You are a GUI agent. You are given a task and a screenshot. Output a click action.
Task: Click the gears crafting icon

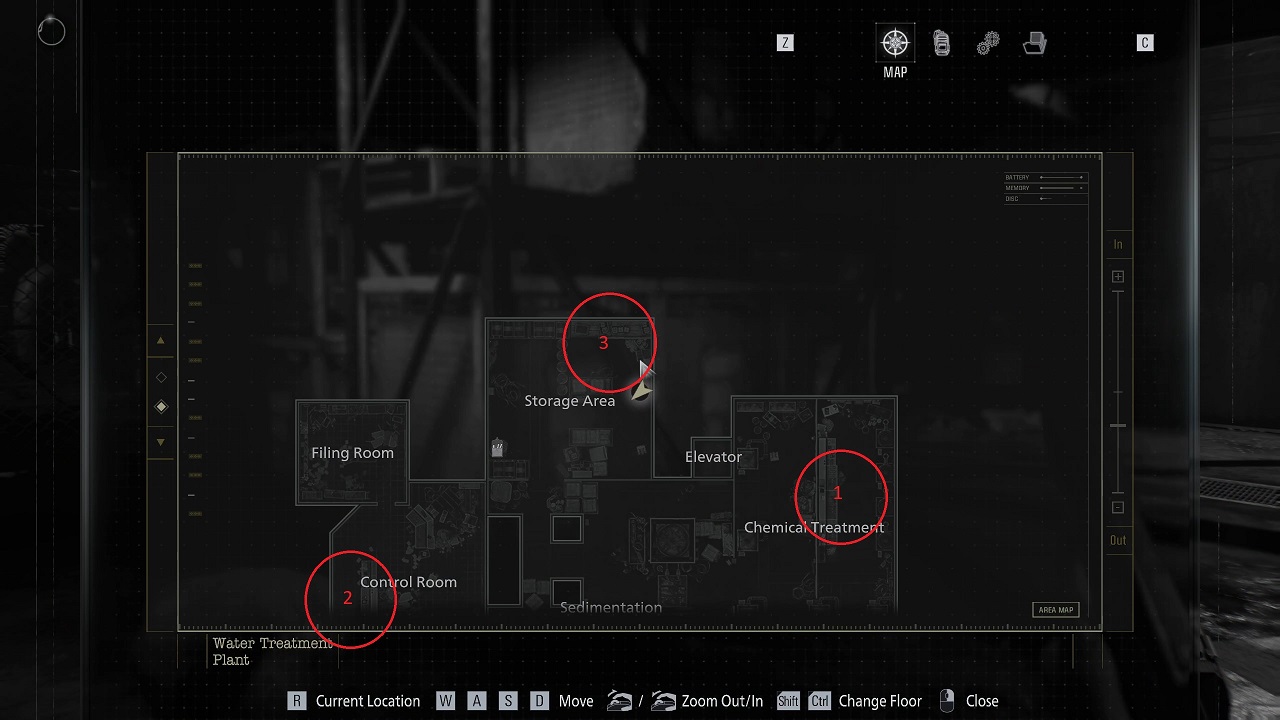(988, 42)
